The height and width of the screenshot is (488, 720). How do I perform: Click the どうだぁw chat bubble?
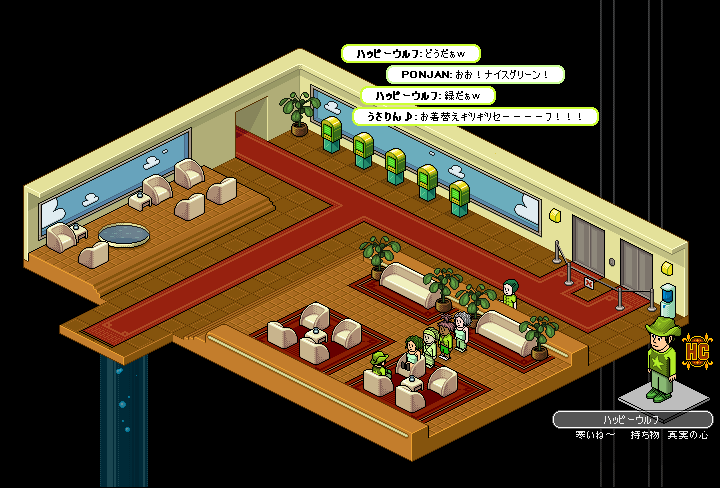point(410,53)
